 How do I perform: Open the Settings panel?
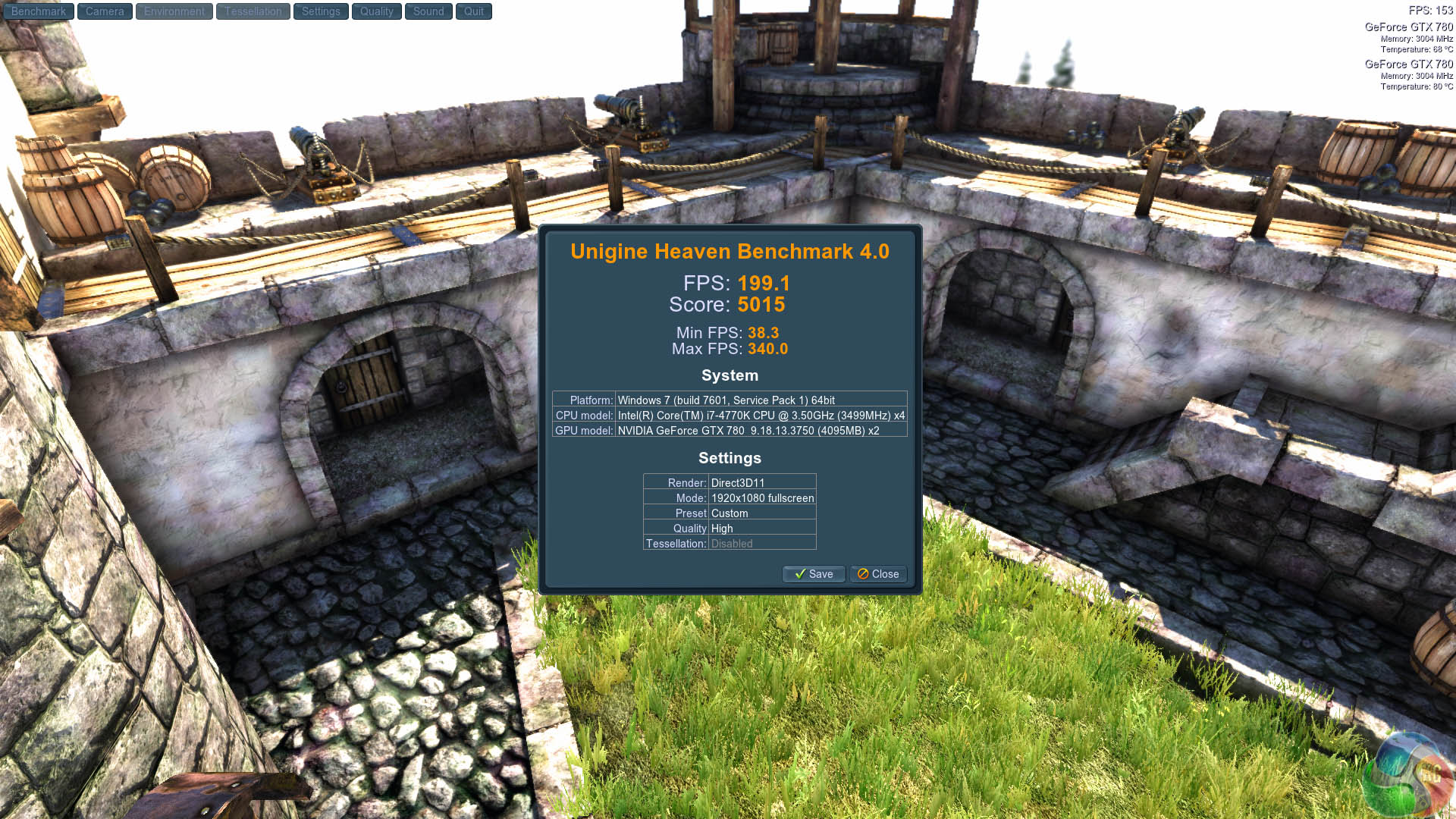pos(321,11)
